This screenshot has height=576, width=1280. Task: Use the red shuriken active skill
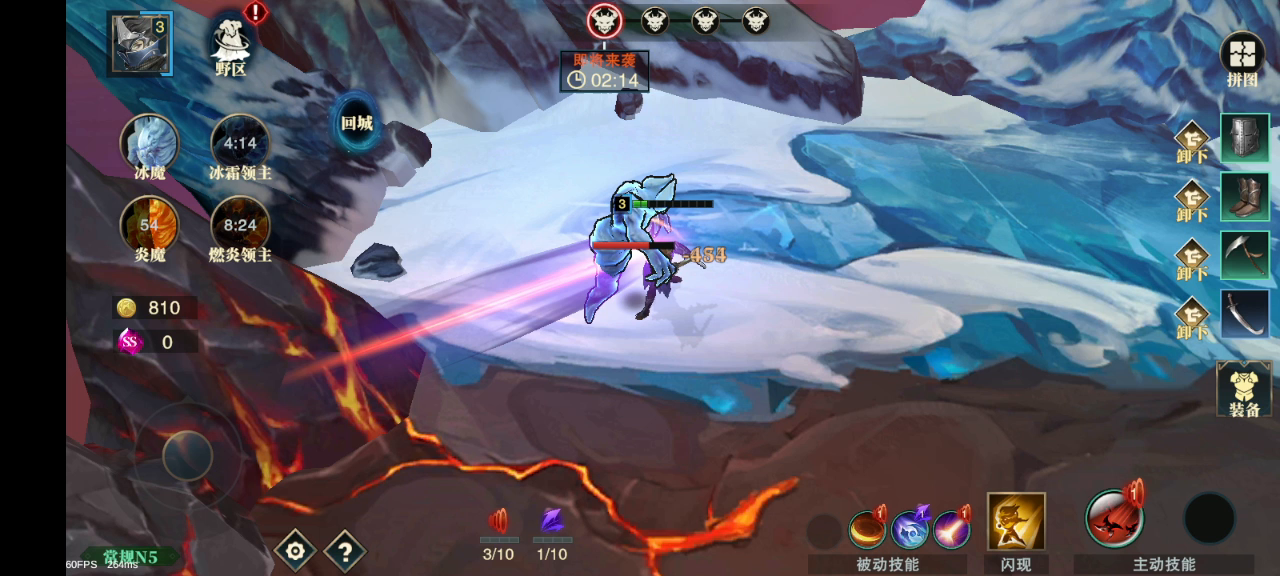1114,519
